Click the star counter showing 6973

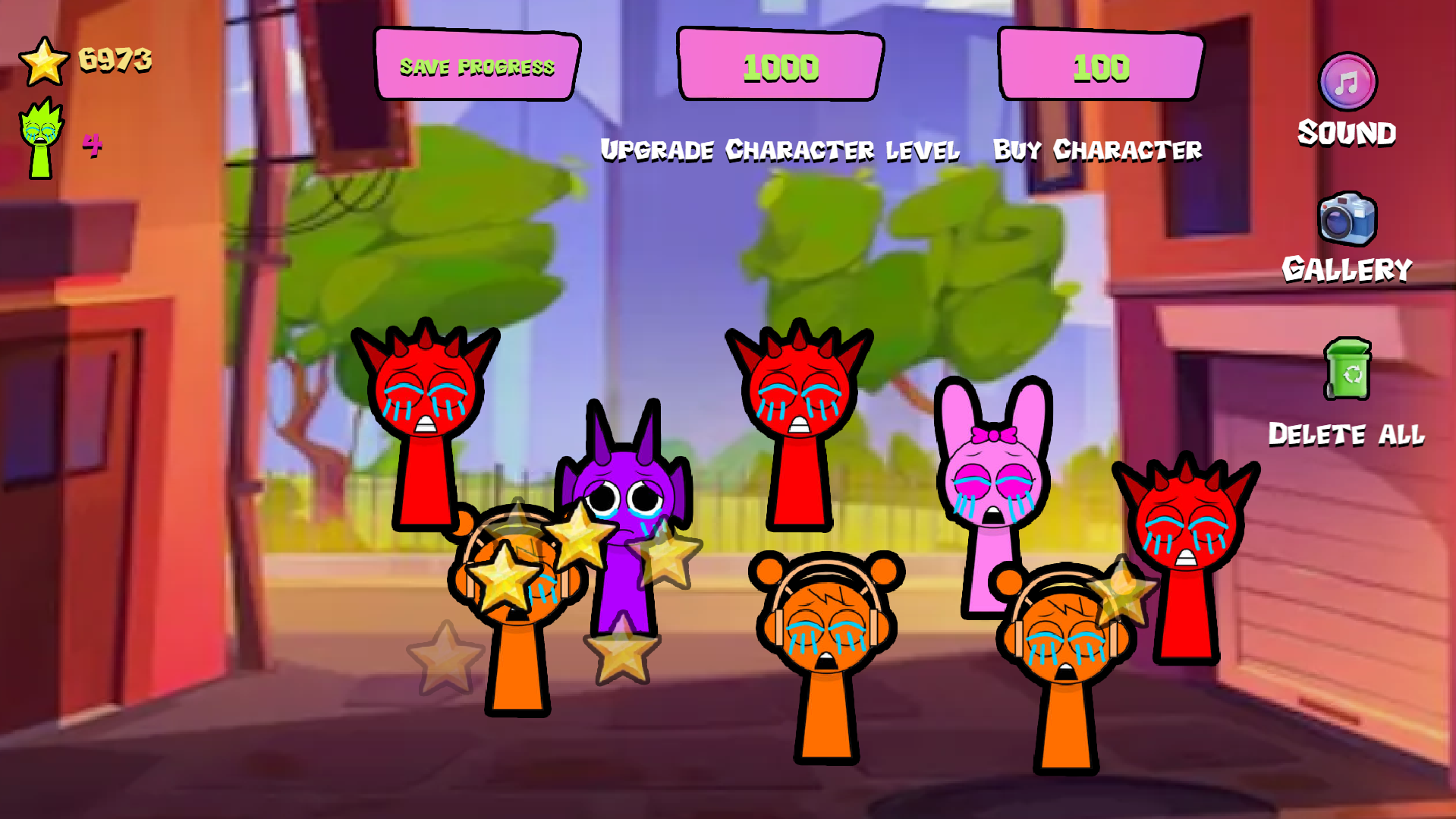tap(115, 59)
